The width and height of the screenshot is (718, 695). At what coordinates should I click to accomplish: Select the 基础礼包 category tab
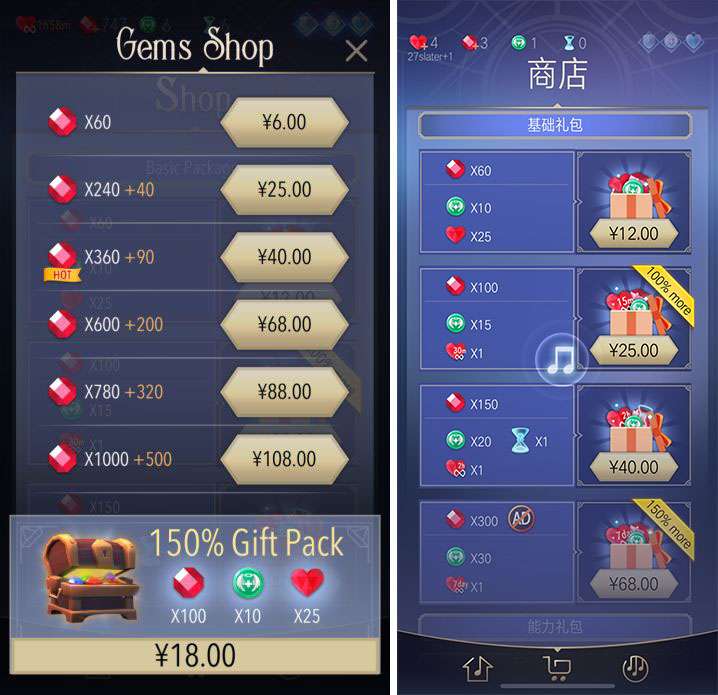click(554, 126)
